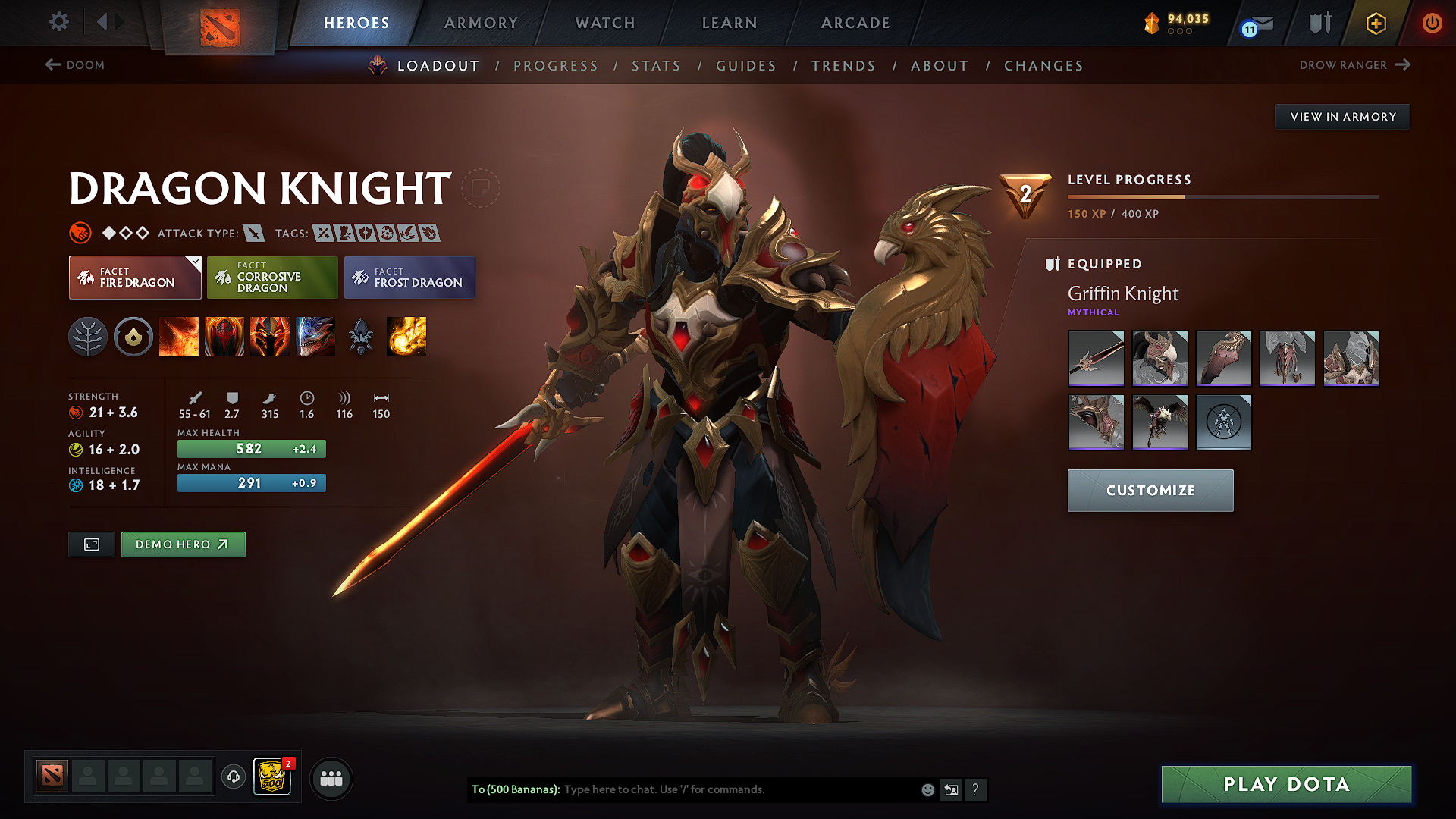
Task: Open Dota Plus with the gold plus icon
Action: [1375, 23]
